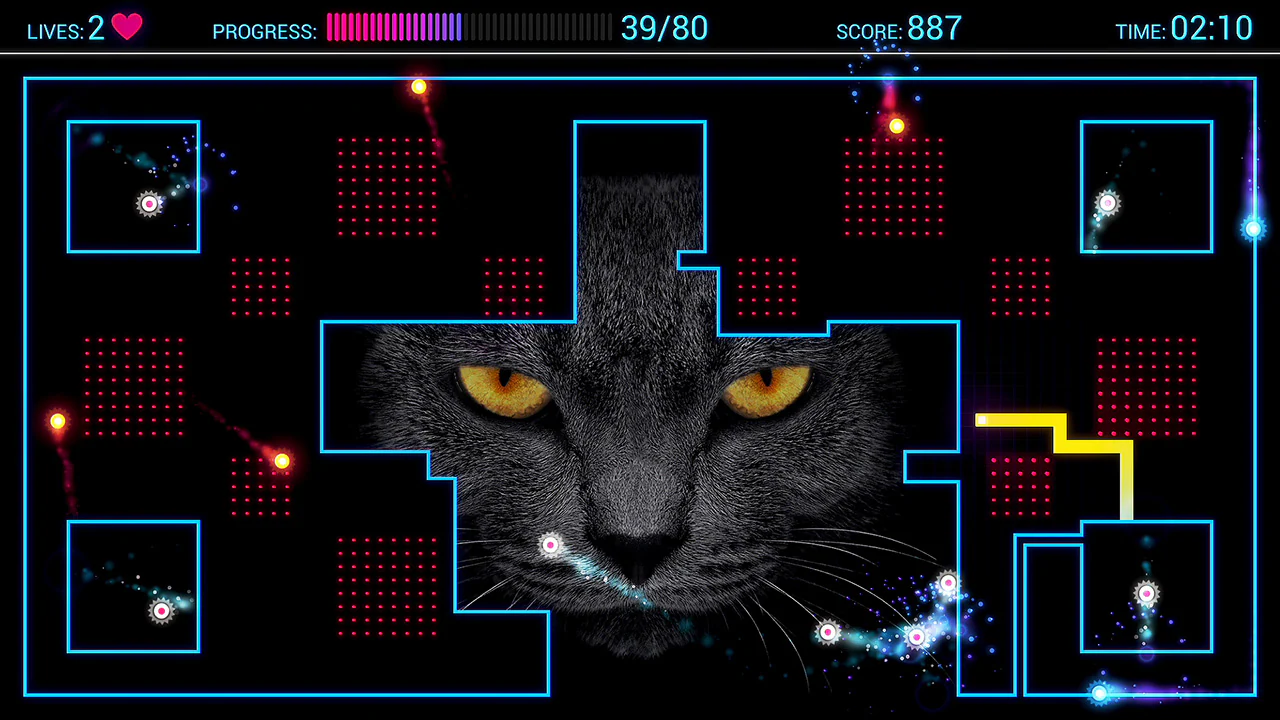Click the yellow orb near the top wall

pos(419,87)
